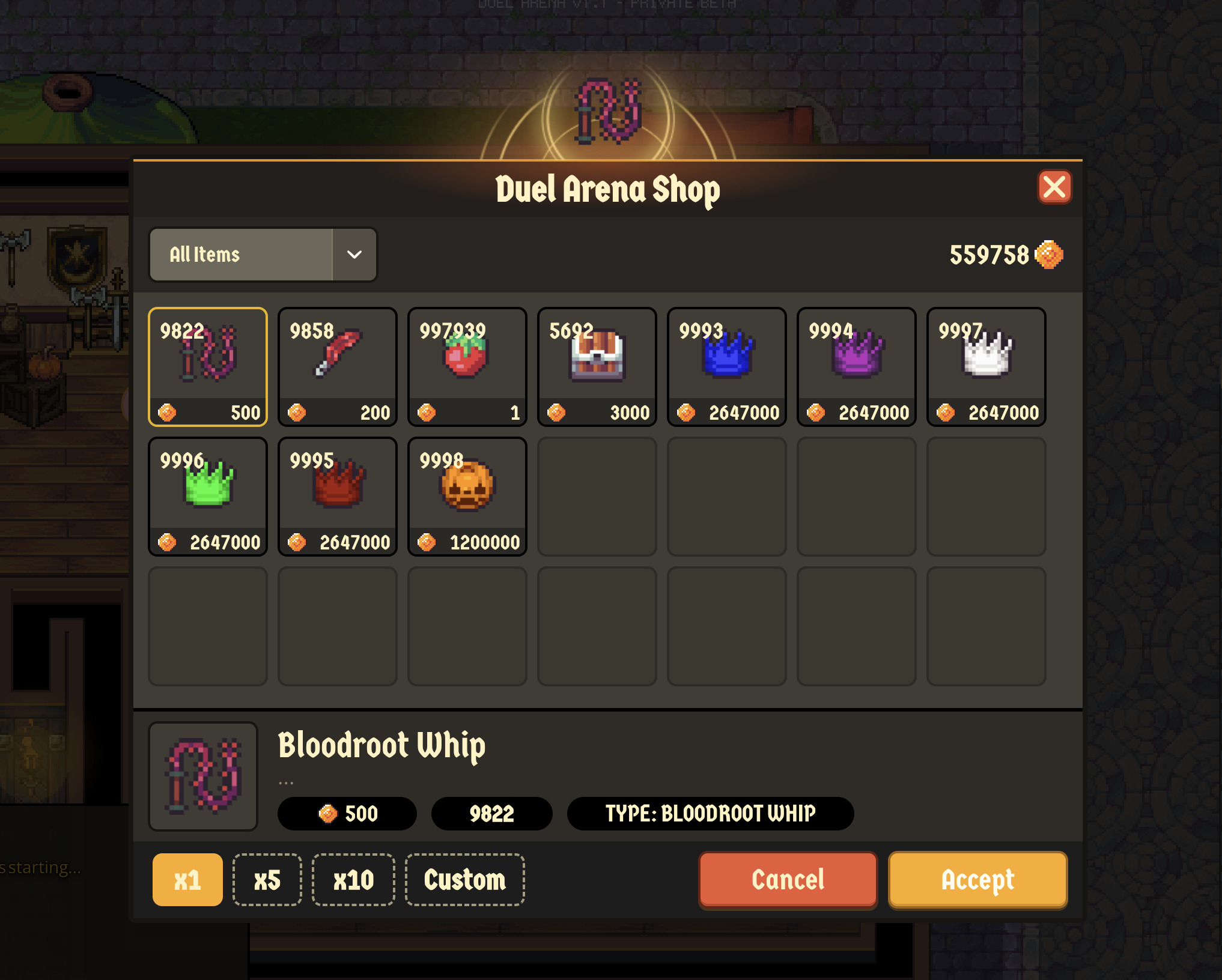Cancel the shop purchase

point(788,880)
